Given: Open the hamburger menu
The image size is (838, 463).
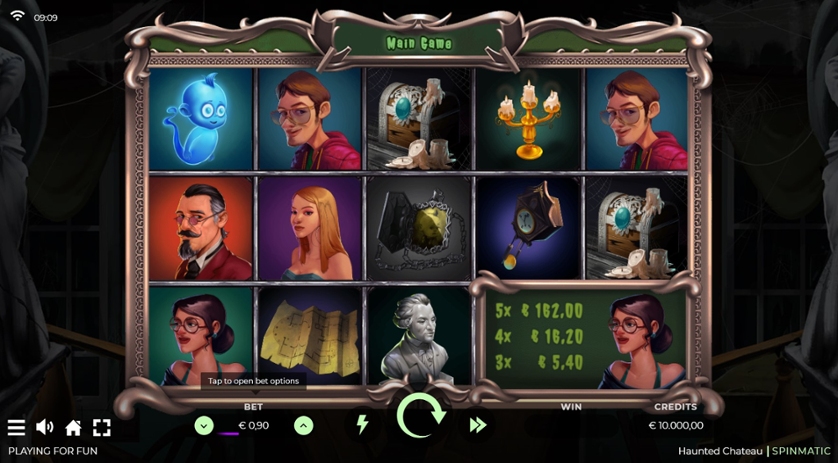Looking at the screenshot, I should click(16, 427).
